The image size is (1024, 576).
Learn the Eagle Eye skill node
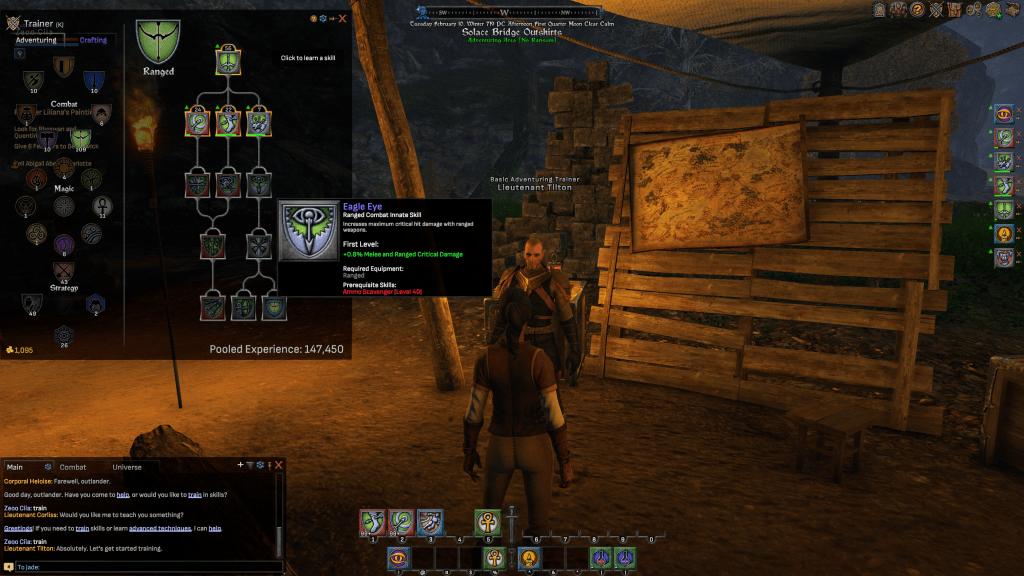[x=274, y=308]
